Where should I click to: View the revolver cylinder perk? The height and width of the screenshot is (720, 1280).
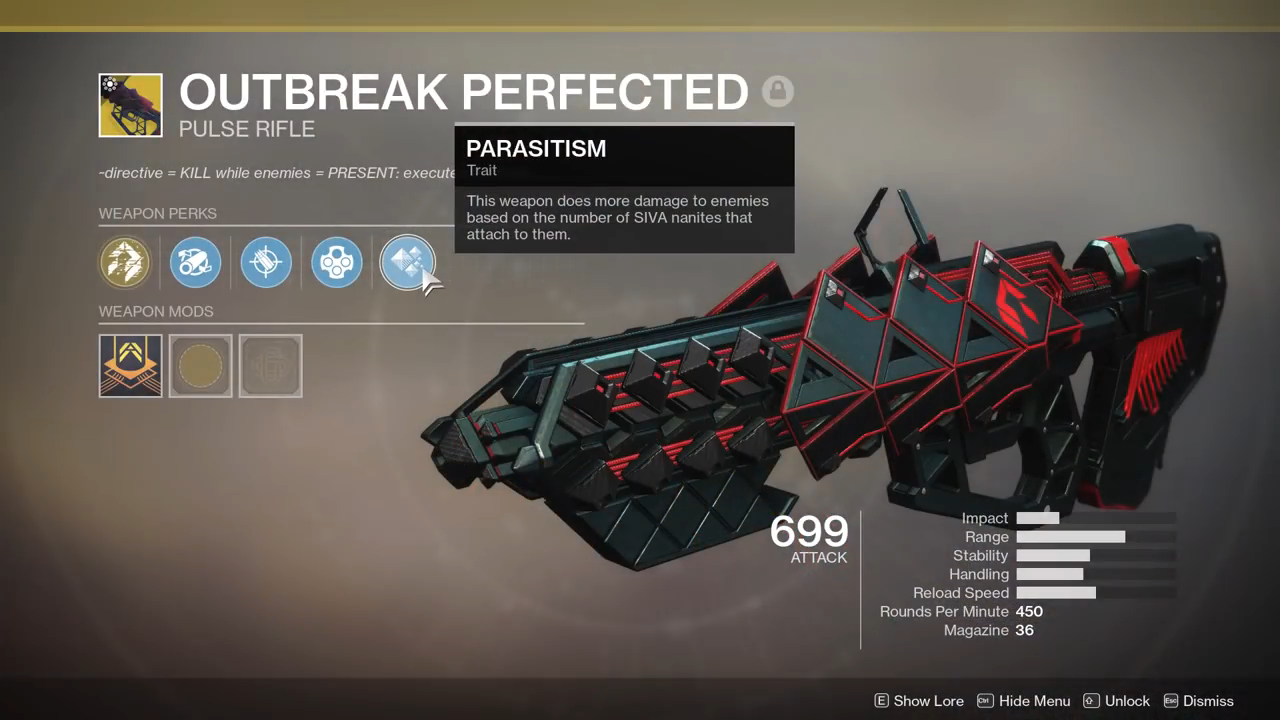pyautogui.click(x=337, y=263)
